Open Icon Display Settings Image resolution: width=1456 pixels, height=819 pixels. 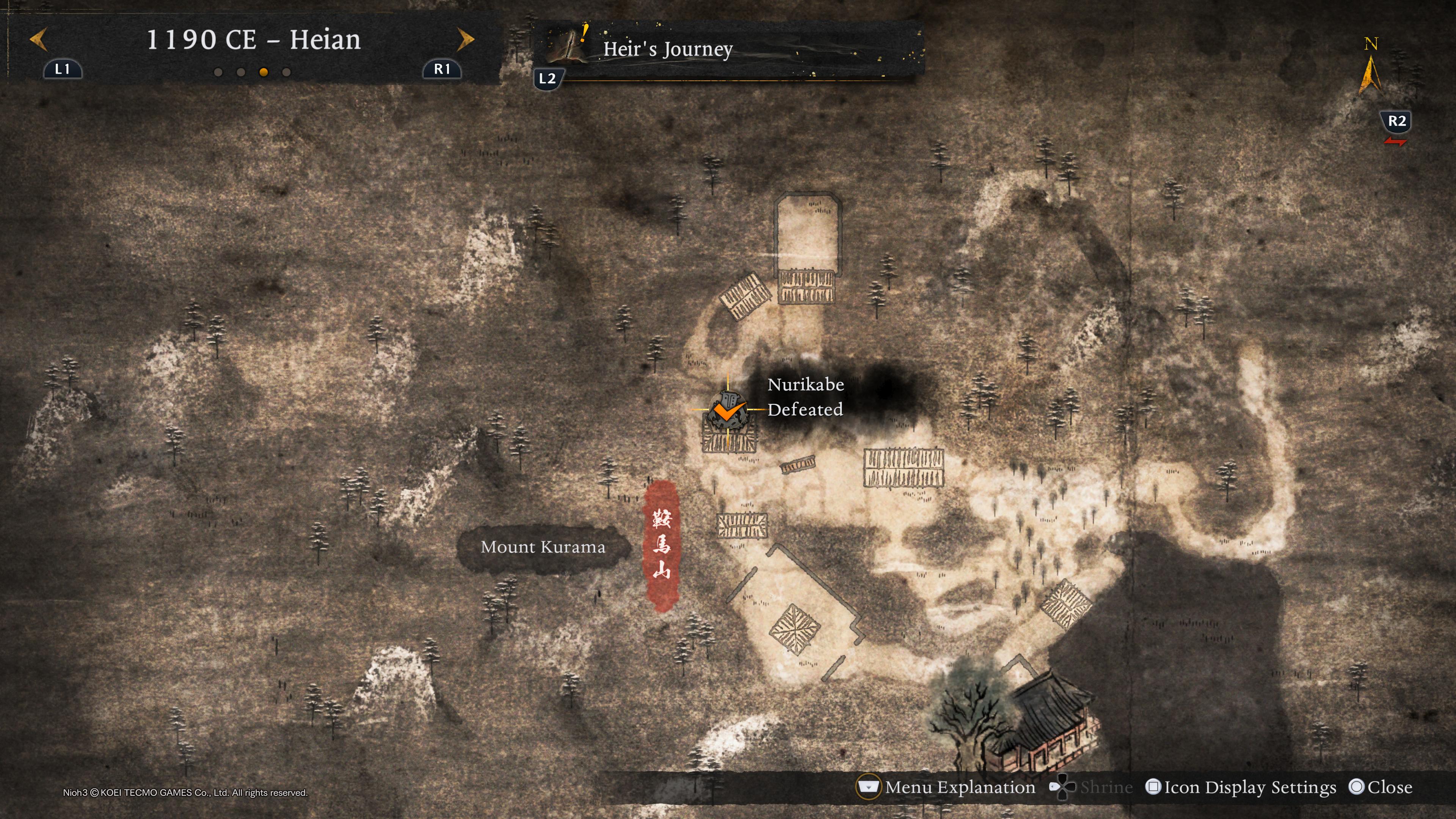tap(1249, 787)
